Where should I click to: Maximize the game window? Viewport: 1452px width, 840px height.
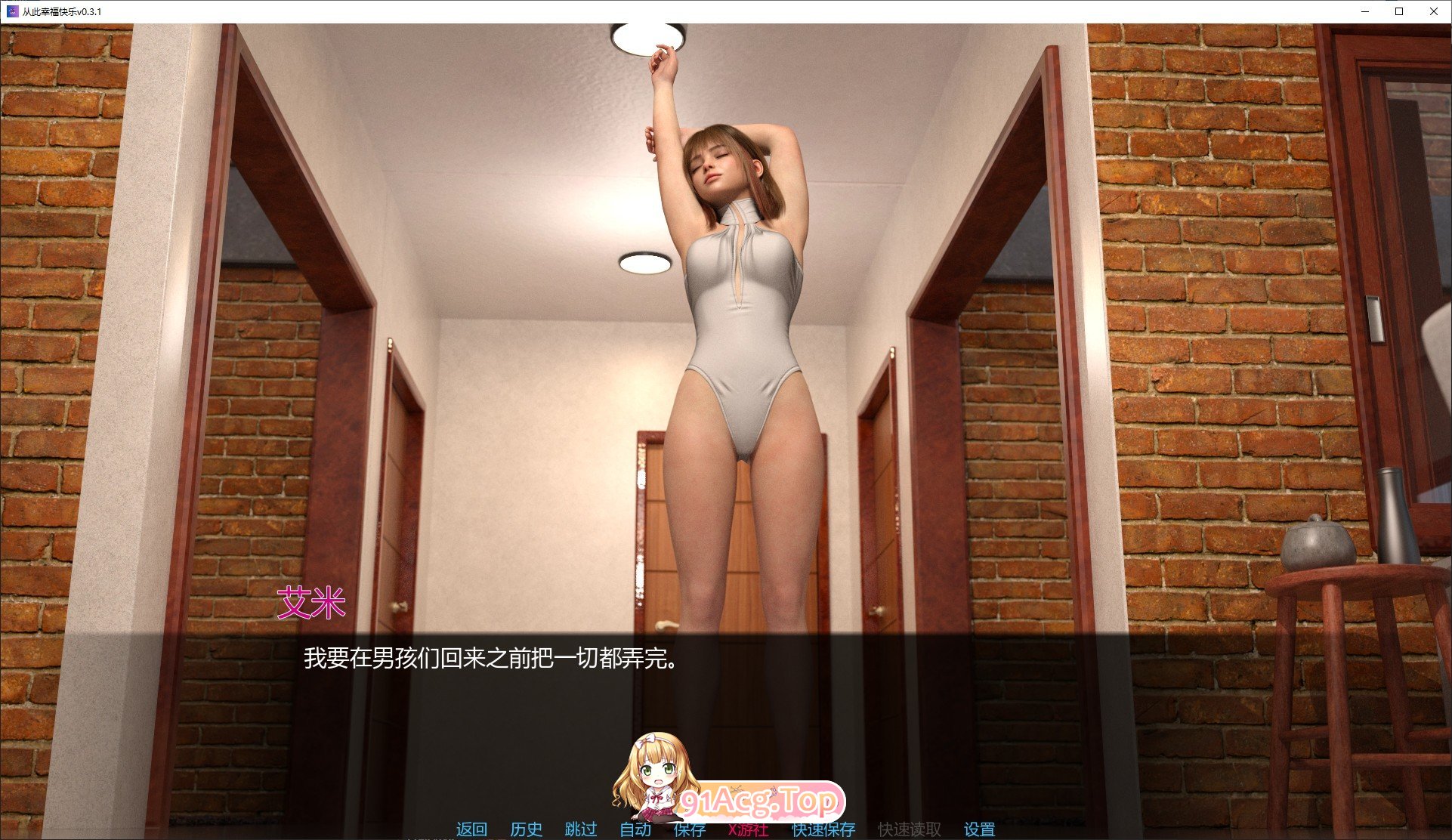(1398, 11)
